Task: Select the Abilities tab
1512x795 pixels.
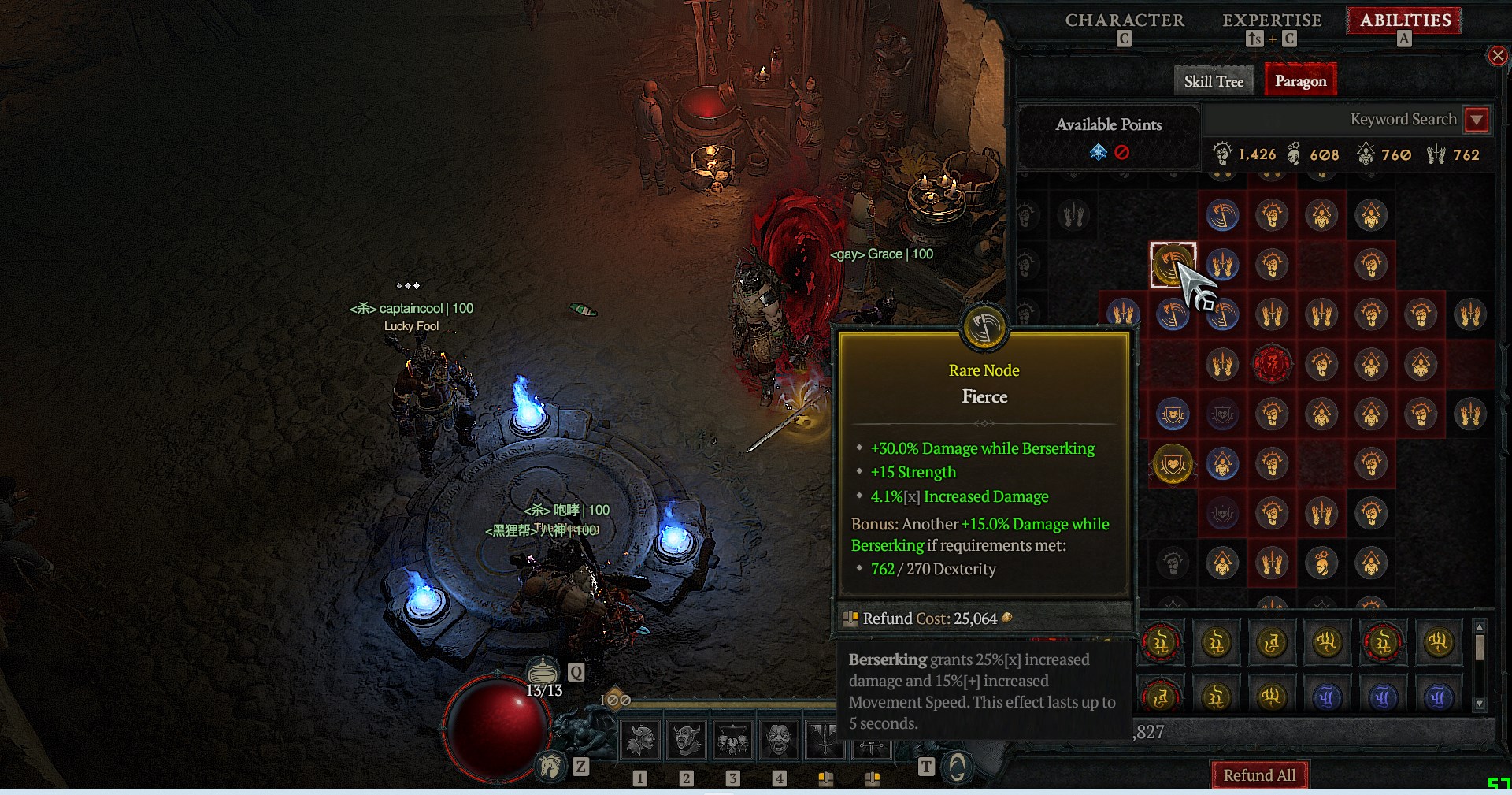Action: pyautogui.click(x=1405, y=21)
